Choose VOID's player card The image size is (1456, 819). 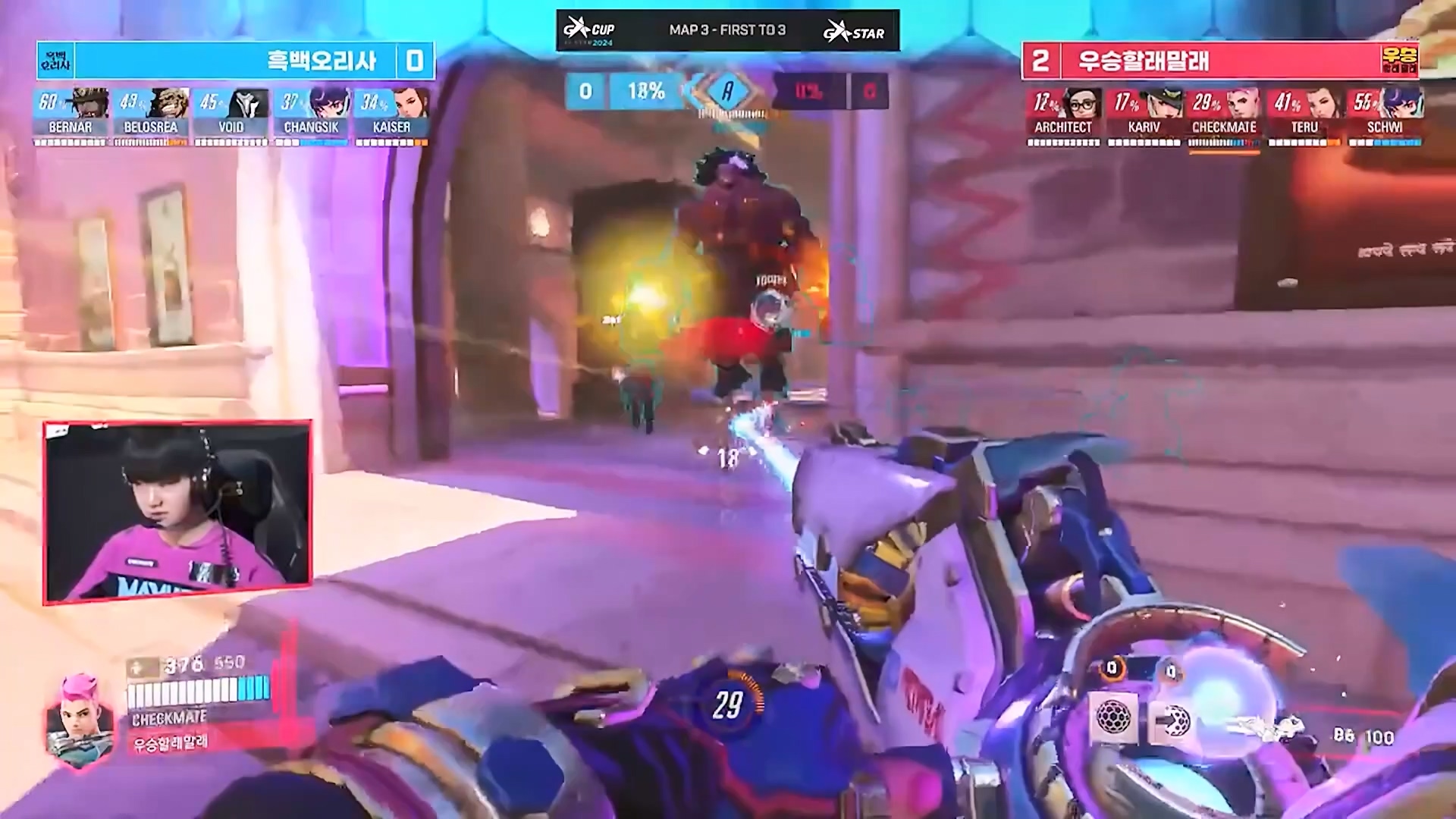pos(231,115)
